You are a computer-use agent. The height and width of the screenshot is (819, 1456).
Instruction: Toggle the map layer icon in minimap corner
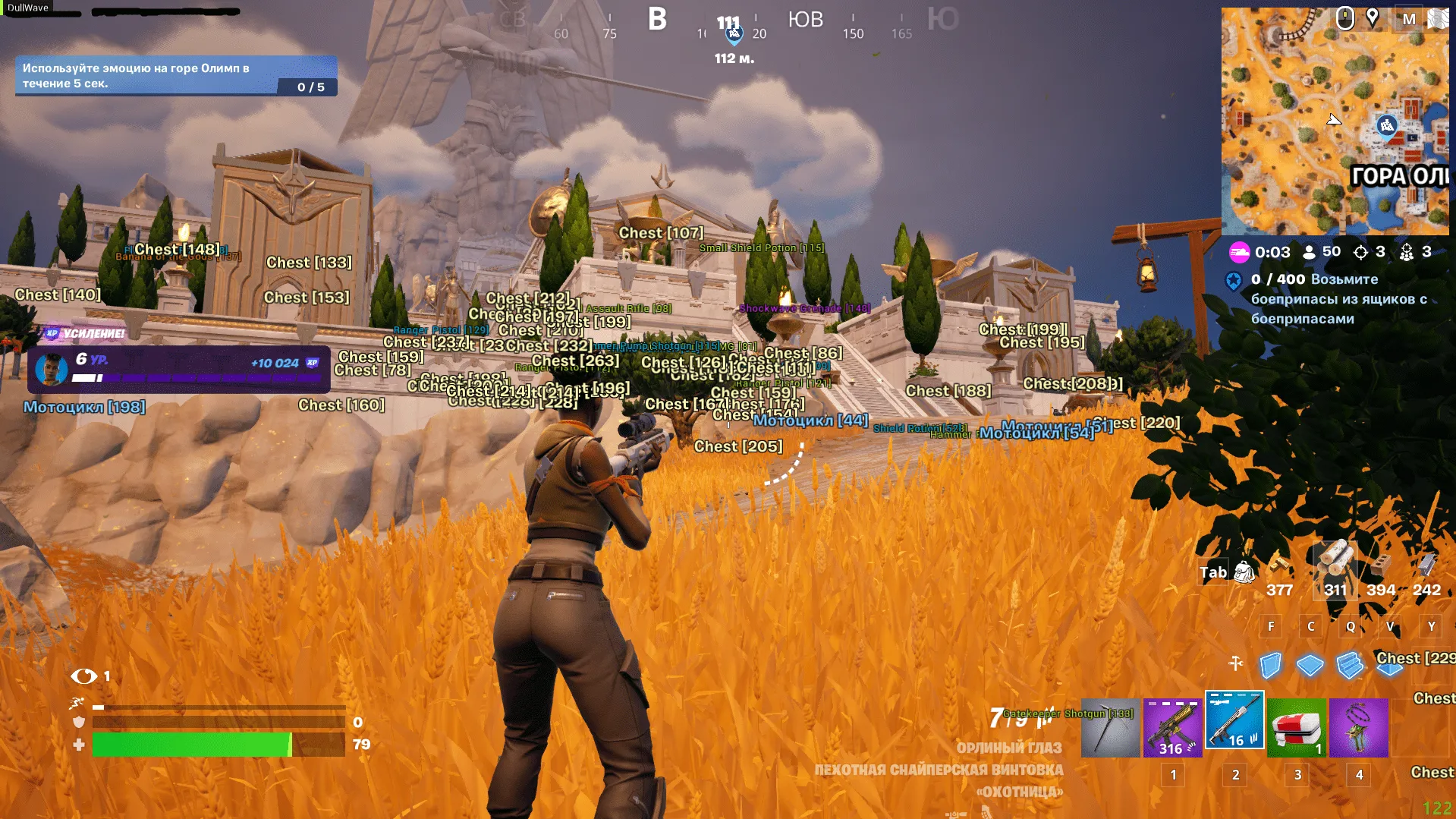[x=1440, y=19]
